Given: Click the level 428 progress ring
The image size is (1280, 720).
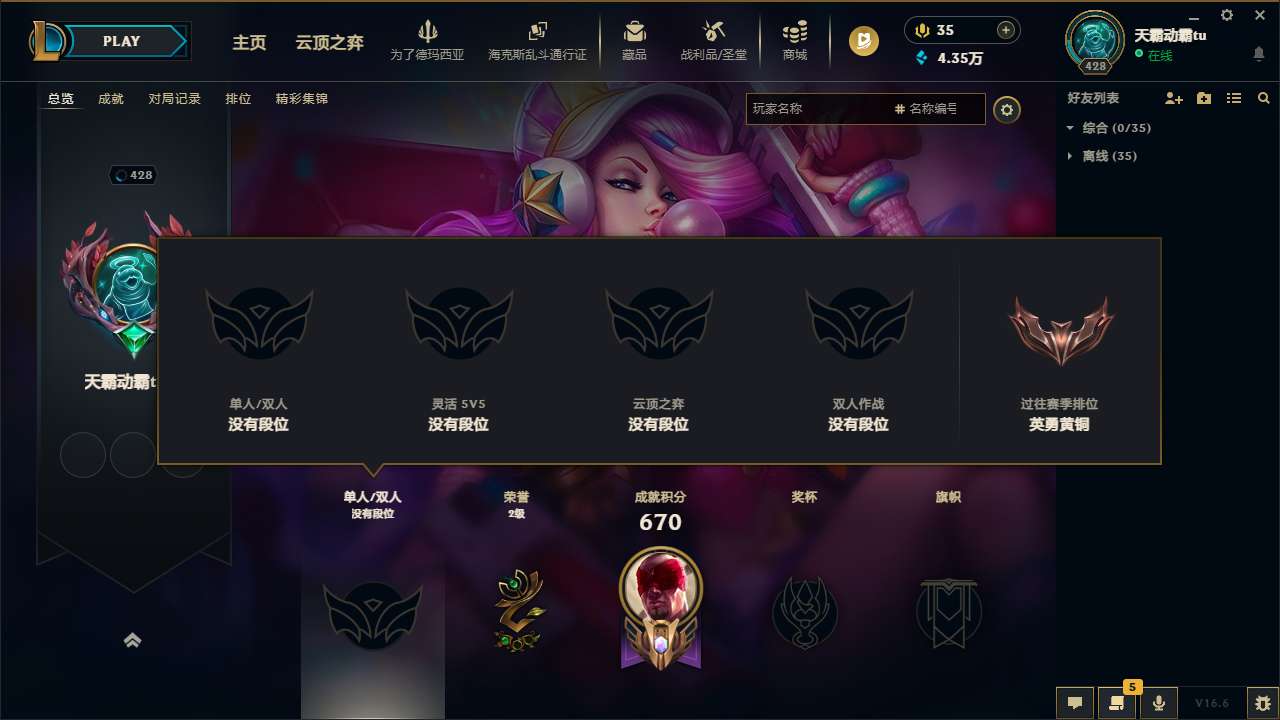Looking at the screenshot, I should [x=1093, y=41].
